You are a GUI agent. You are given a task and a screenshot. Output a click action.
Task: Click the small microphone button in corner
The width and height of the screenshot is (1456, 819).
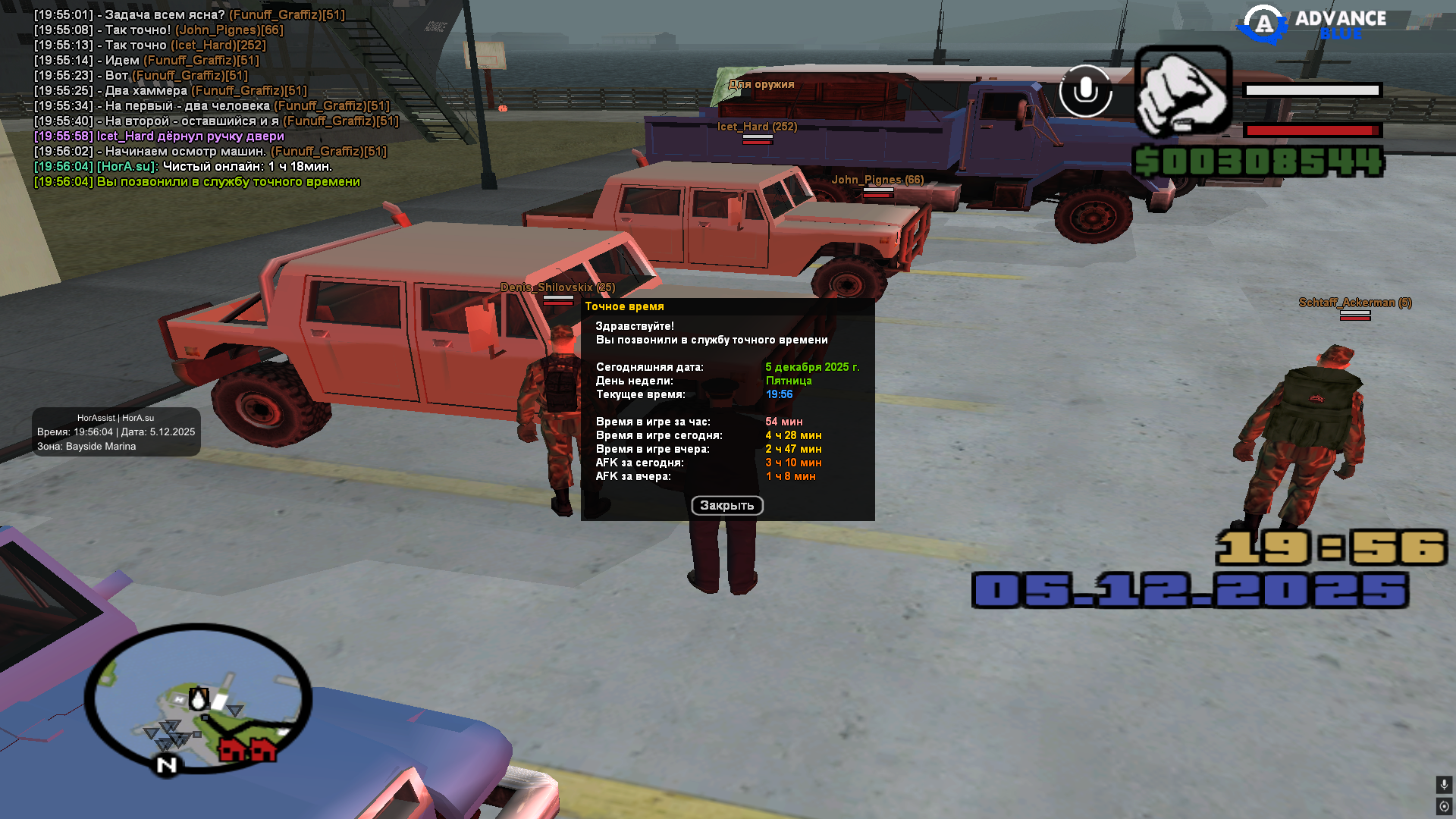(x=1444, y=784)
